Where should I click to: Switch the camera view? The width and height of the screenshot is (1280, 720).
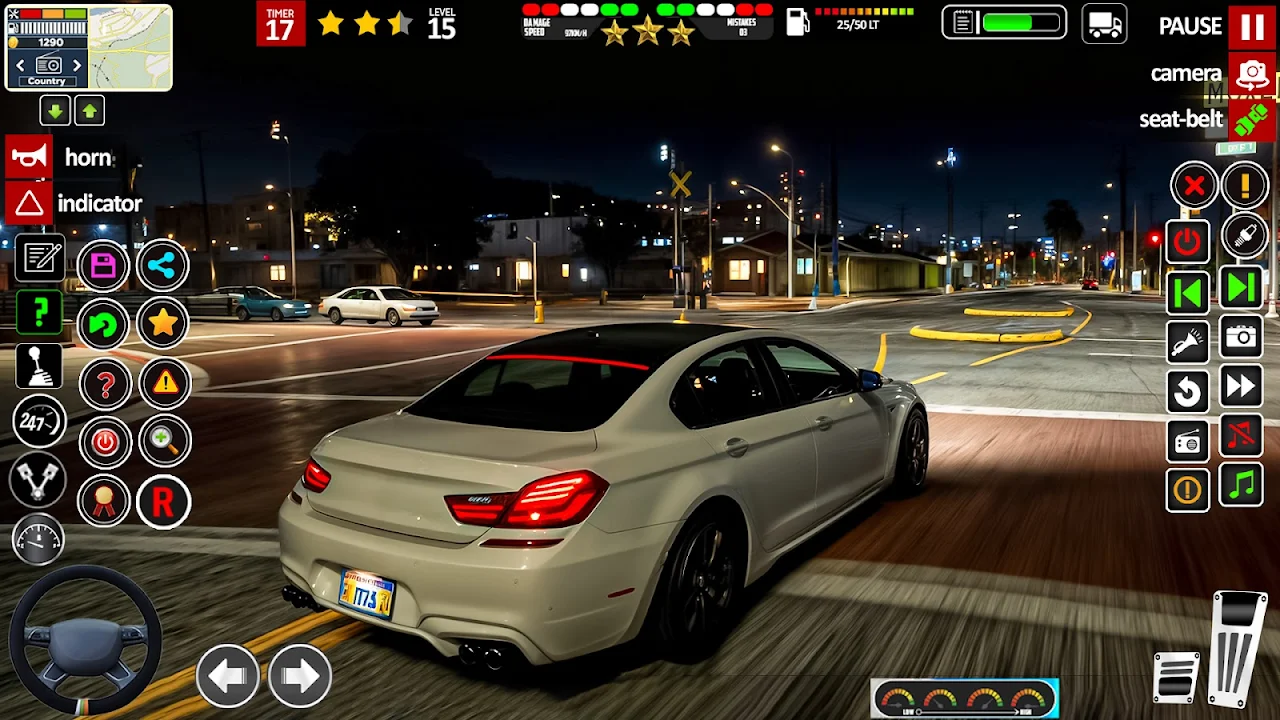pos(1252,74)
